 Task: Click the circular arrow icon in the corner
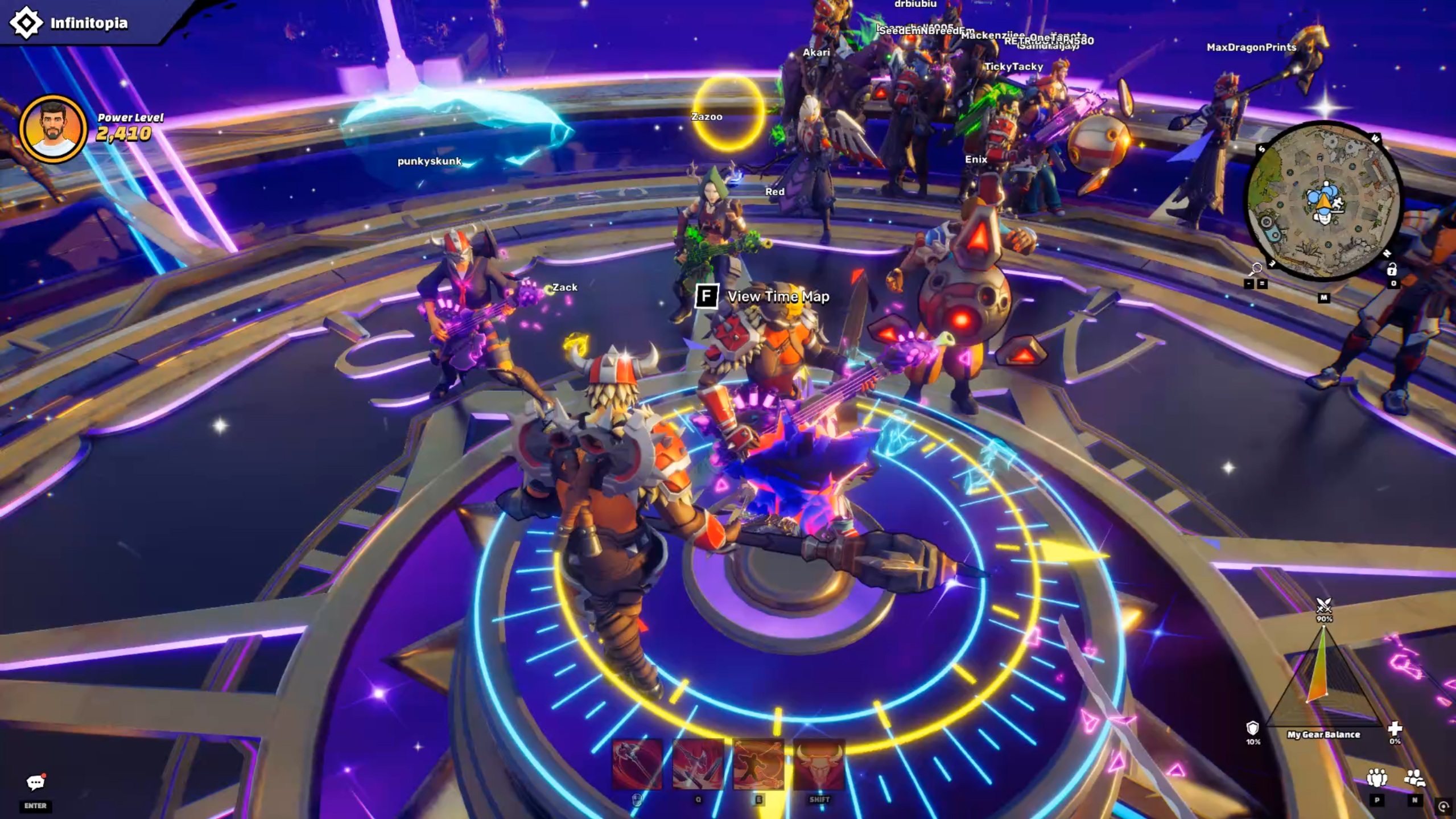[x=1443, y=806]
